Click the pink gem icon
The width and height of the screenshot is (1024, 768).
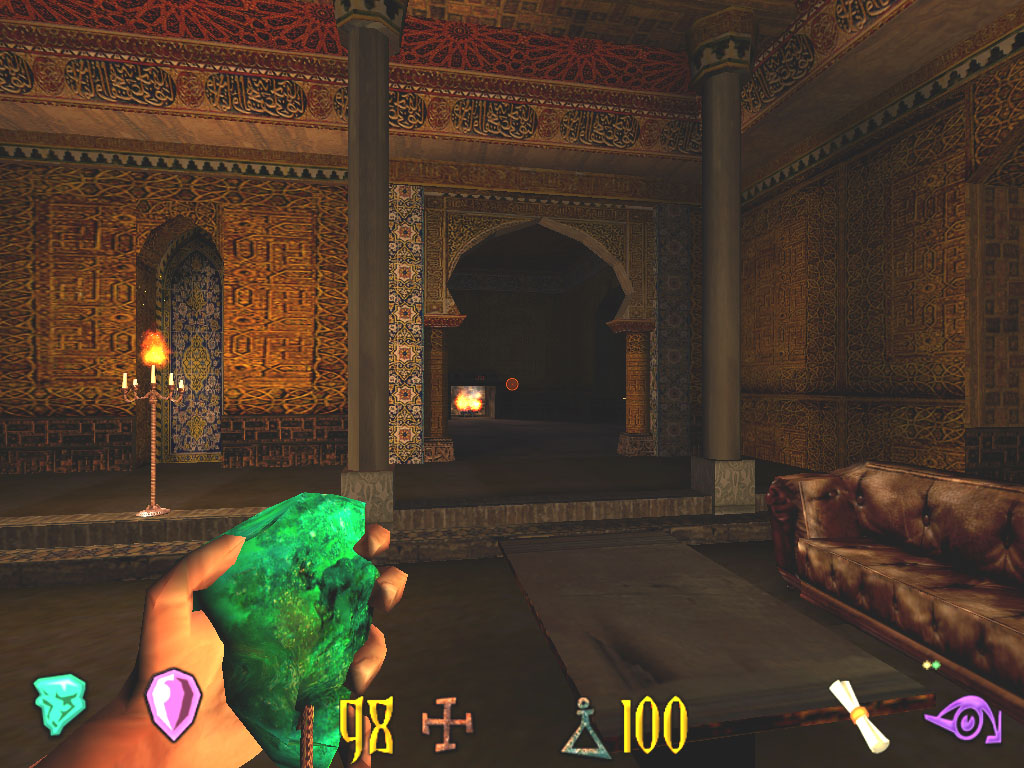173,703
